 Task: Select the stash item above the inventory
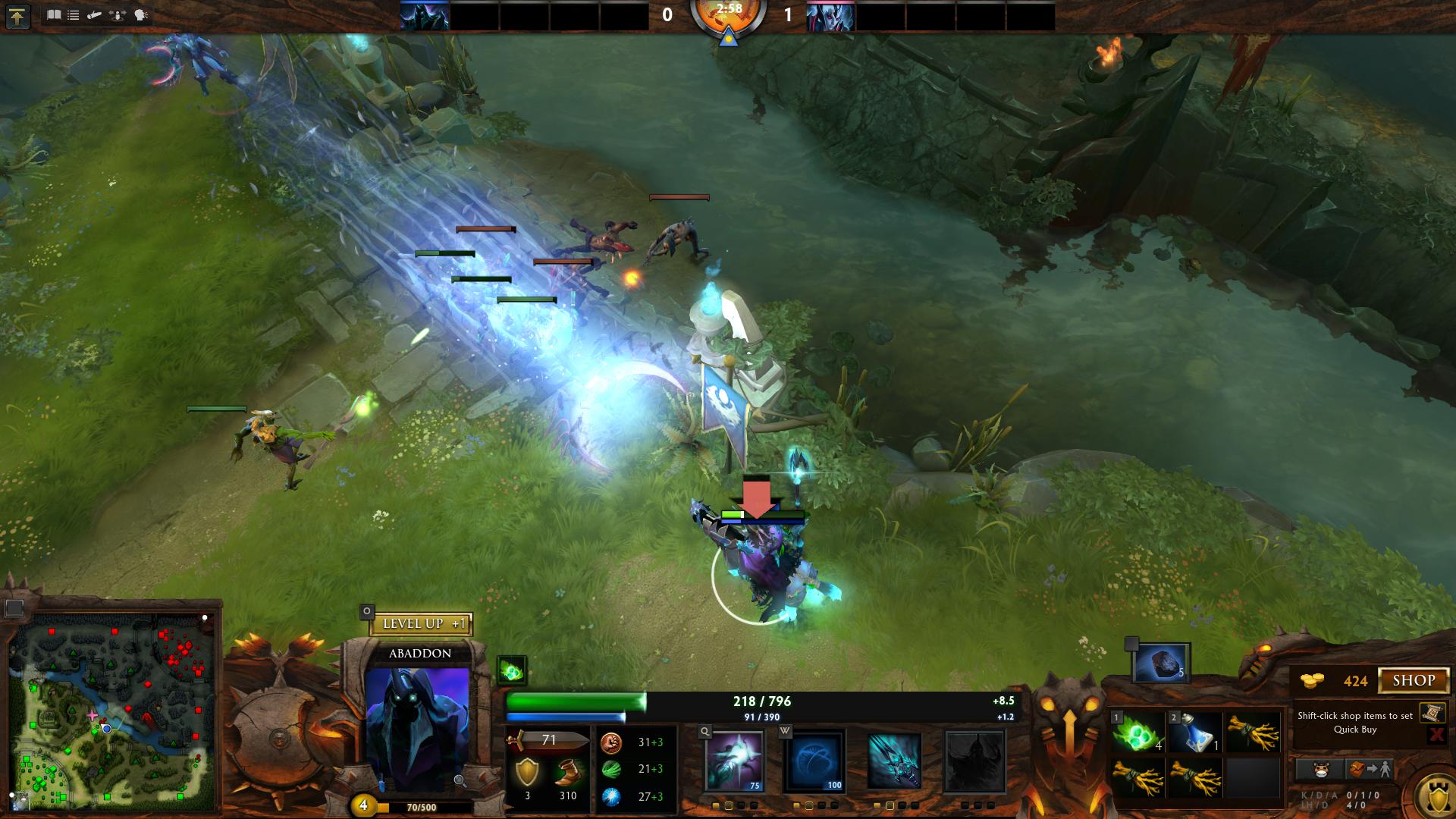pyautogui.click(x=1160, y=664)
